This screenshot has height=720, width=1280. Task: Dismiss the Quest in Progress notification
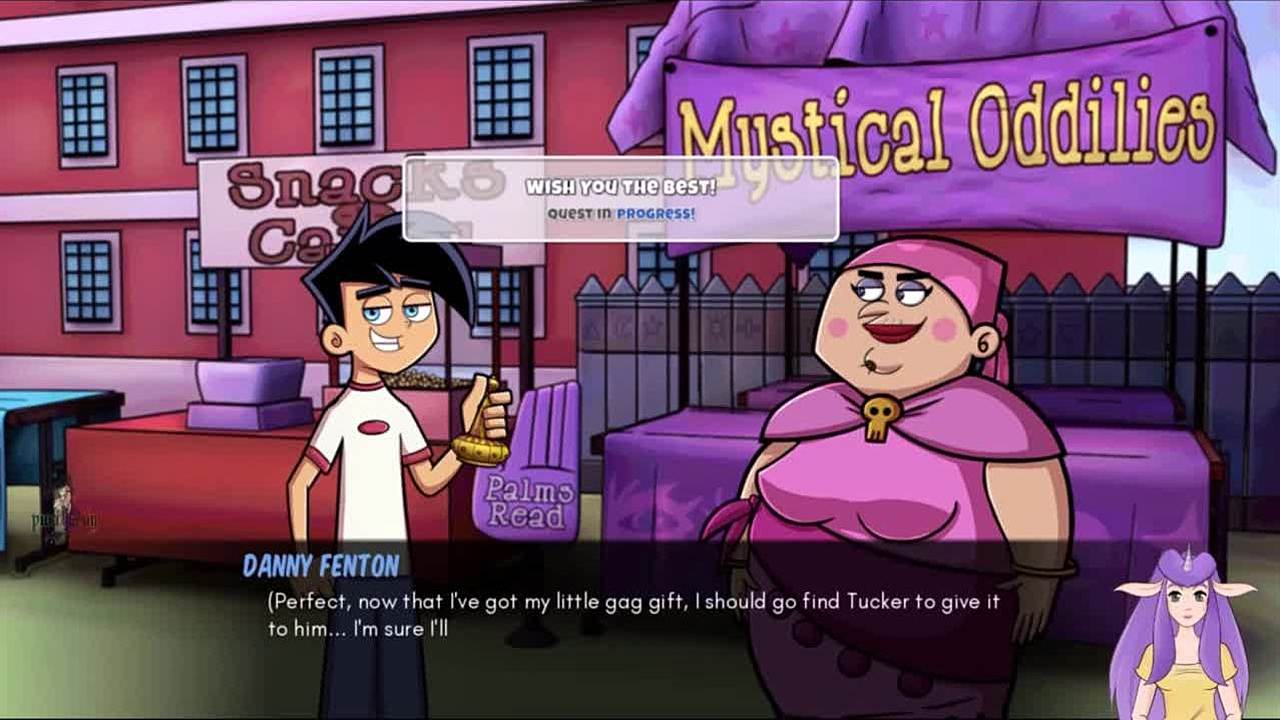click(620, 199)
